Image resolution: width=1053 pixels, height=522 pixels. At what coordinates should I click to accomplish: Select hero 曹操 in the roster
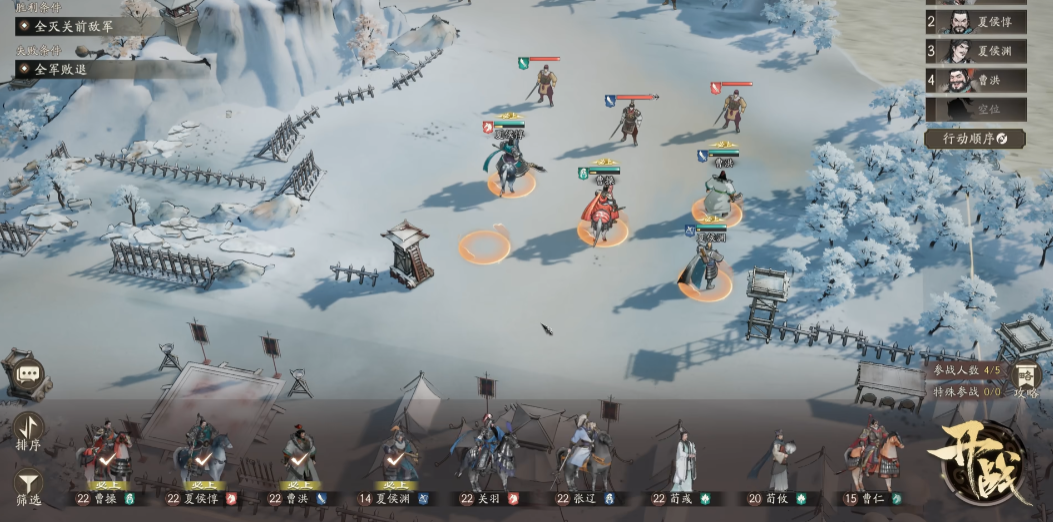105,461
